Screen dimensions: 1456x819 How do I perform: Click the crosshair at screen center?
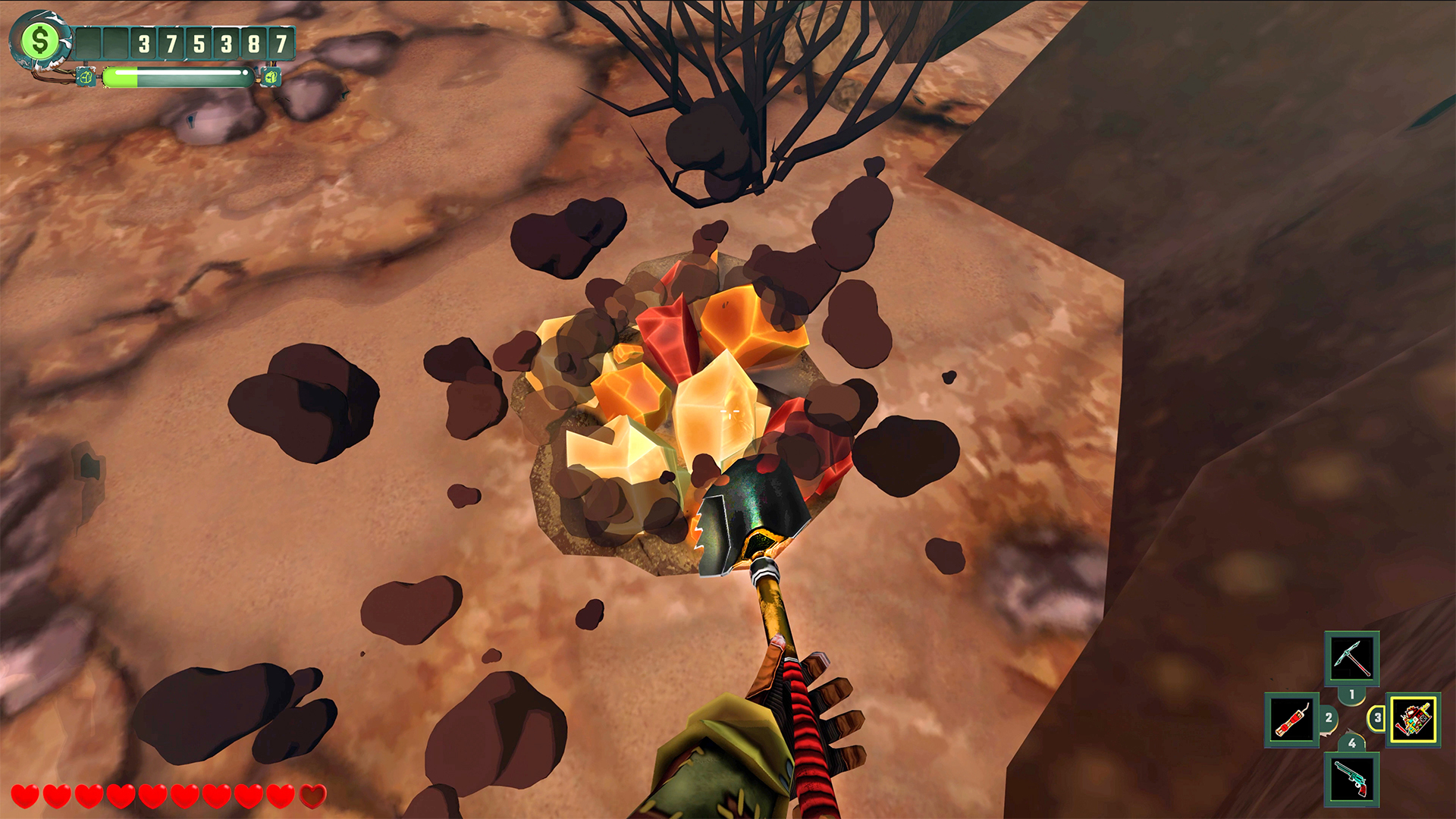click(x=728, y=409)
